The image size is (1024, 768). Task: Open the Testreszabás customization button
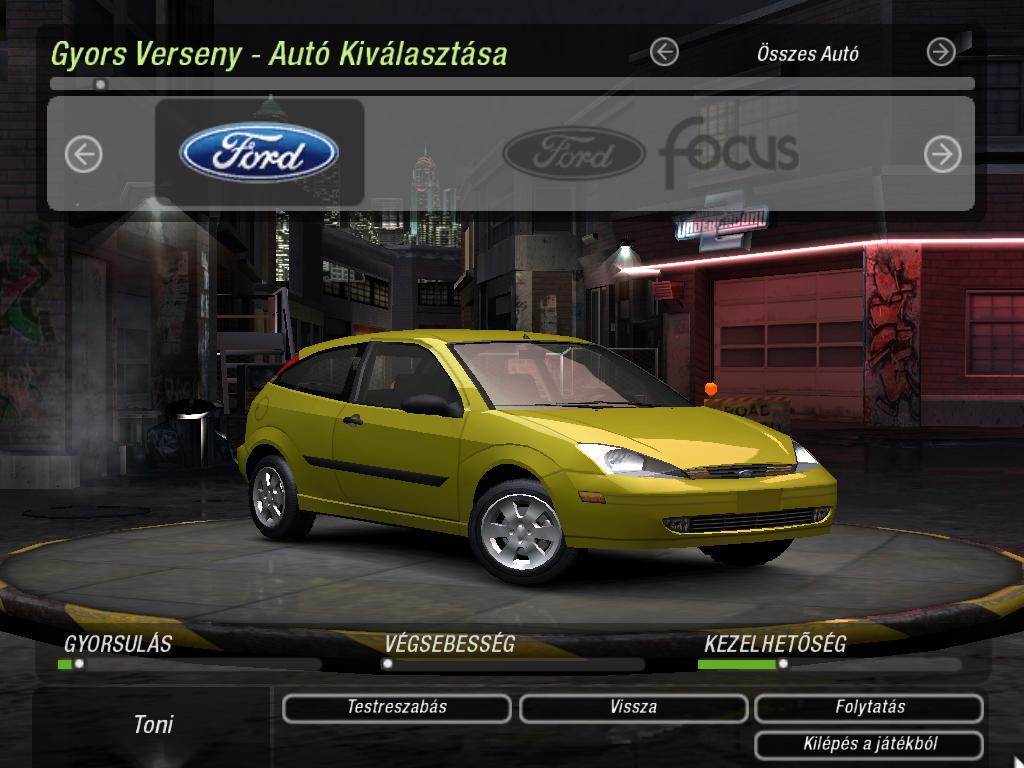coord(396,708)
